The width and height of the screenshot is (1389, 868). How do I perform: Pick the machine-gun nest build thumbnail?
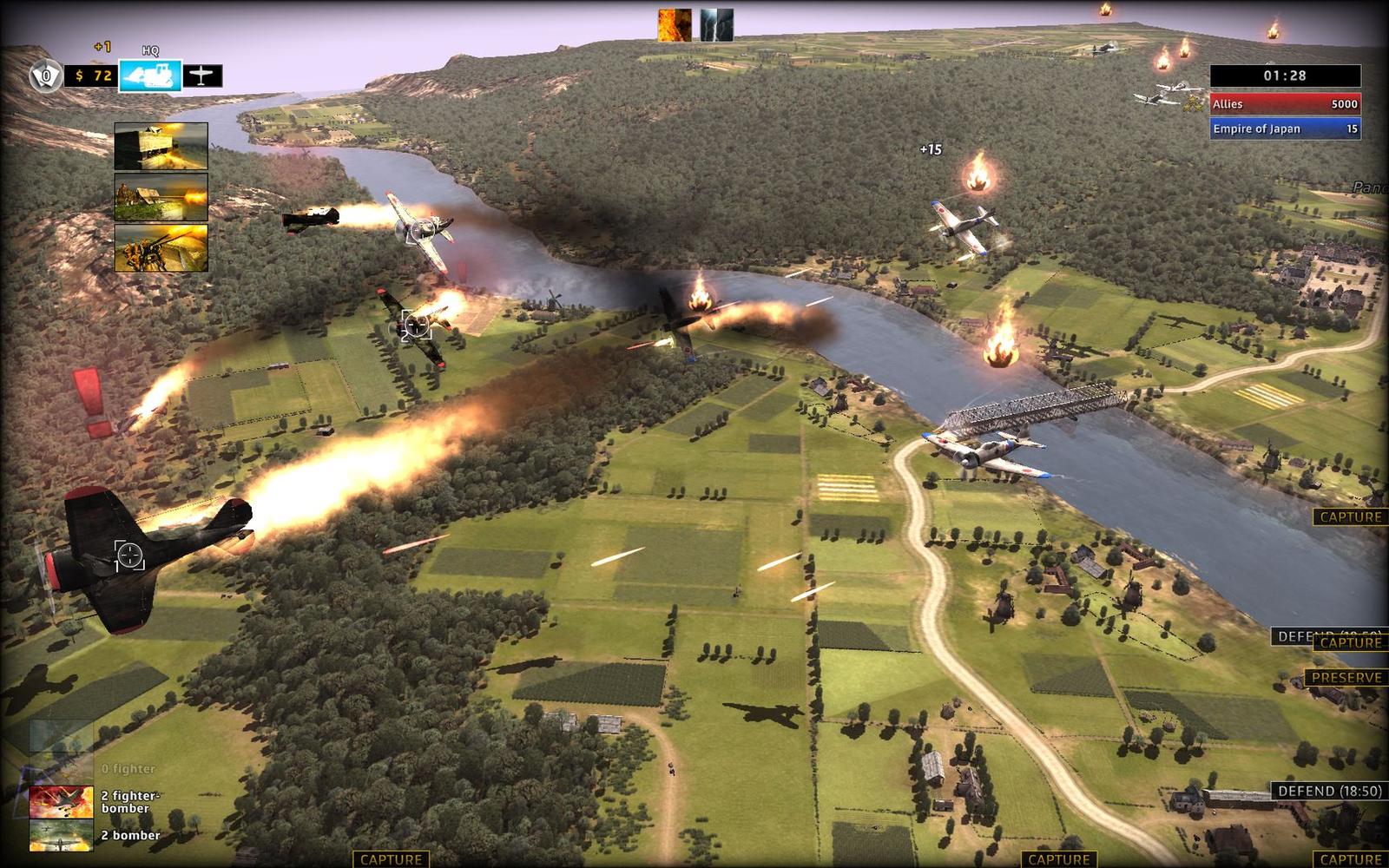[161, 197]
